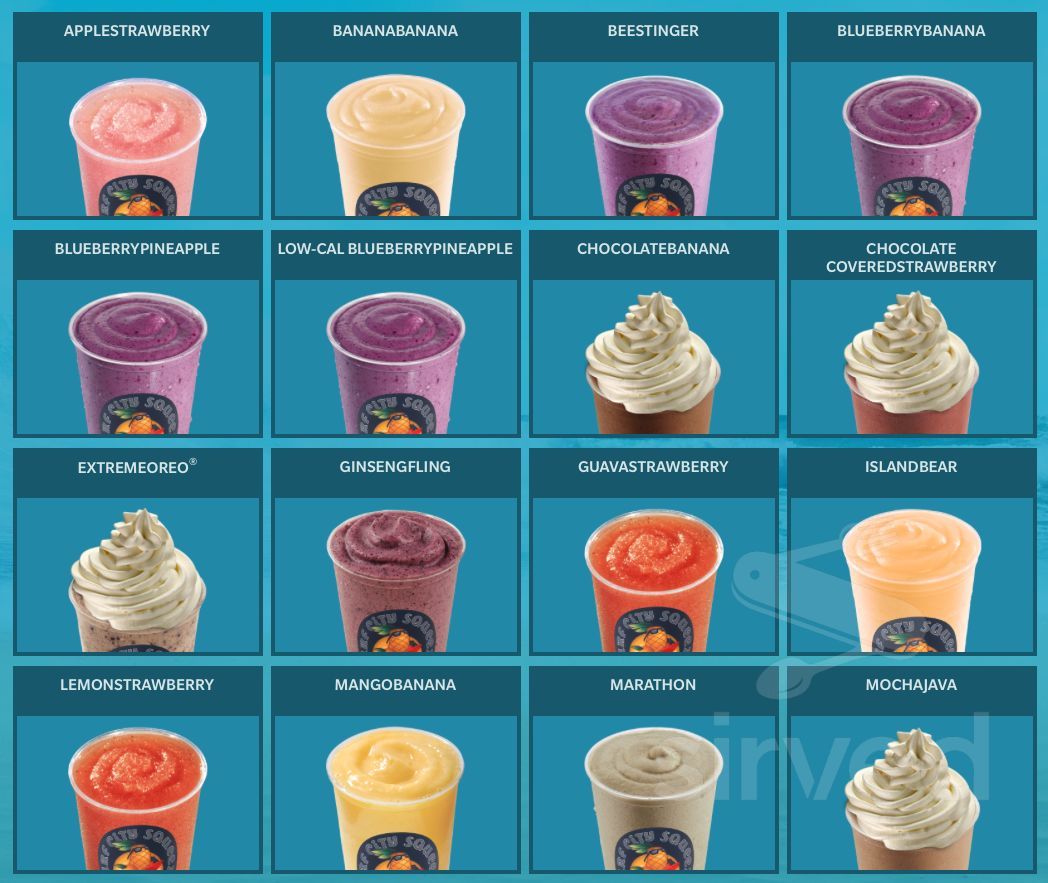Open the Marathon smoothie tile
Image resolution: width=1048 pixels, height=883 pixels.
pos(653,792)
